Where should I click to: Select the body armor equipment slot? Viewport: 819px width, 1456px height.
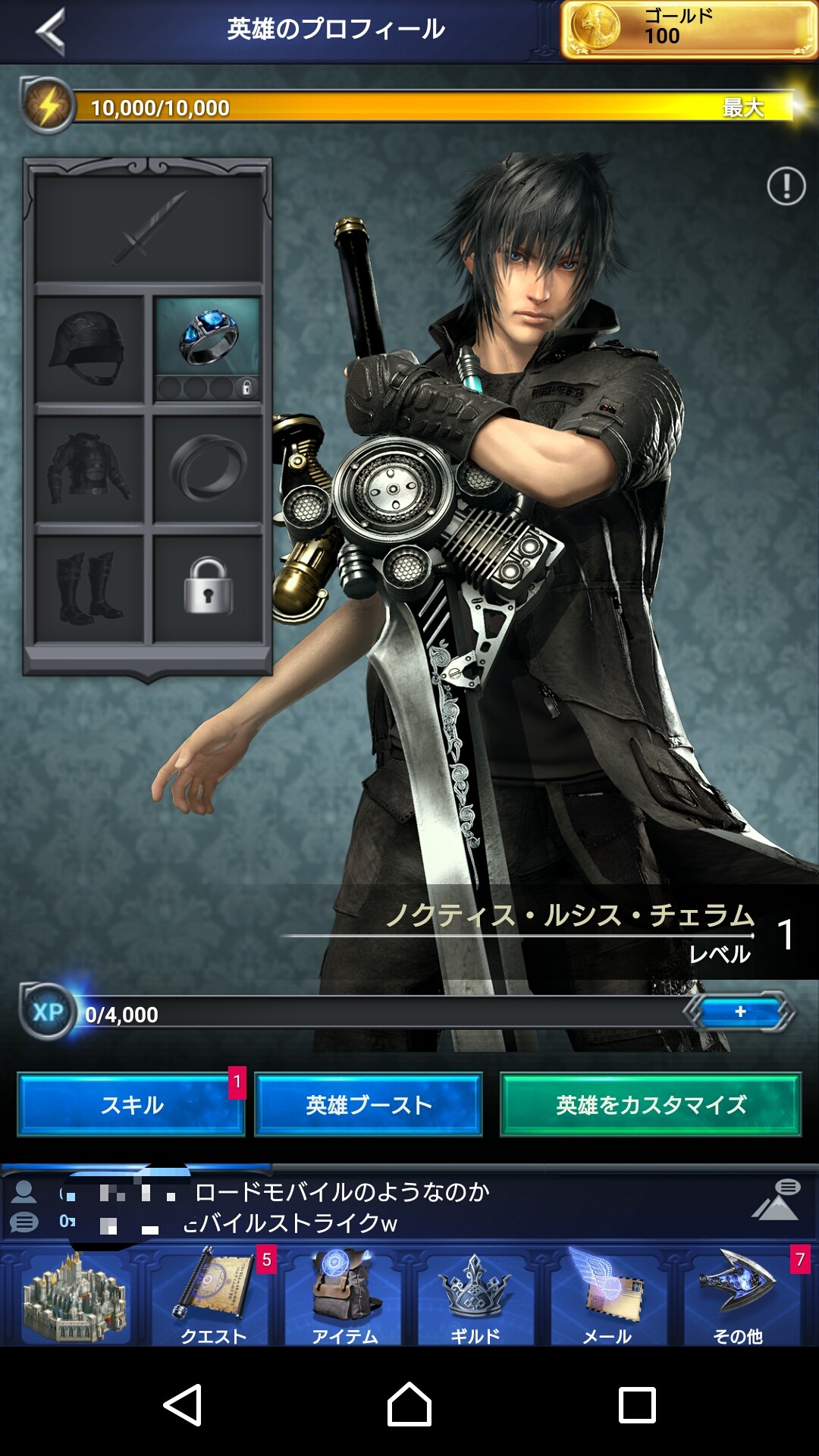[89, 469]
